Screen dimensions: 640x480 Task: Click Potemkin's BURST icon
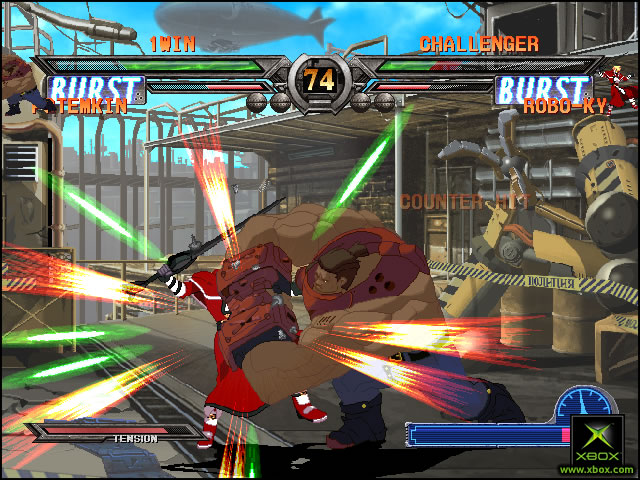pos(97,89)
